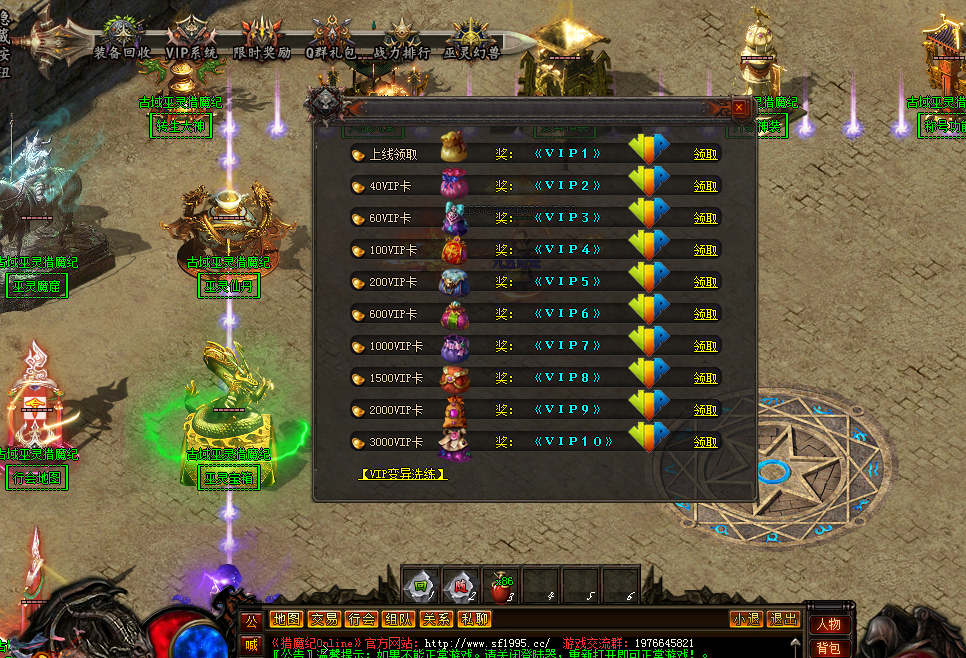
Task: Open the VIP变异洗练 link
Action: [403, 474]
